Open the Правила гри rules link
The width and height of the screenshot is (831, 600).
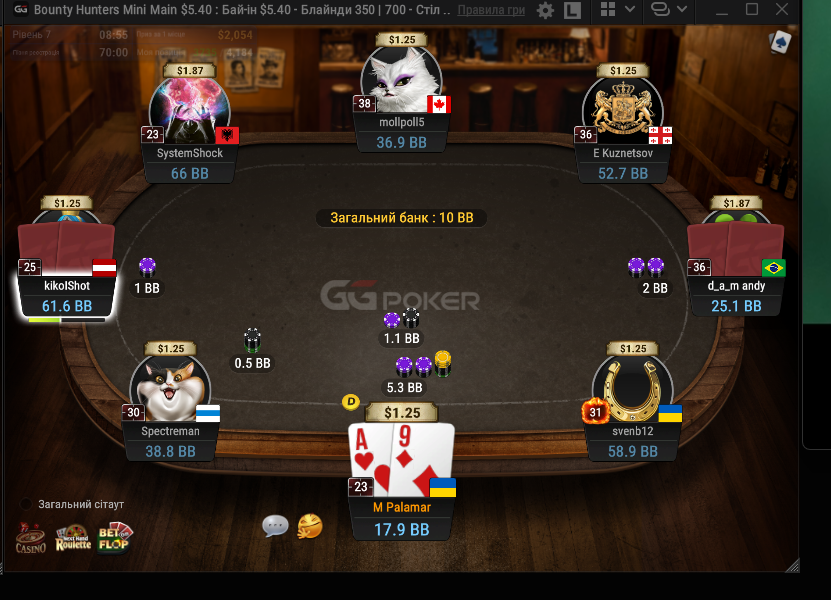pos(491,10)
